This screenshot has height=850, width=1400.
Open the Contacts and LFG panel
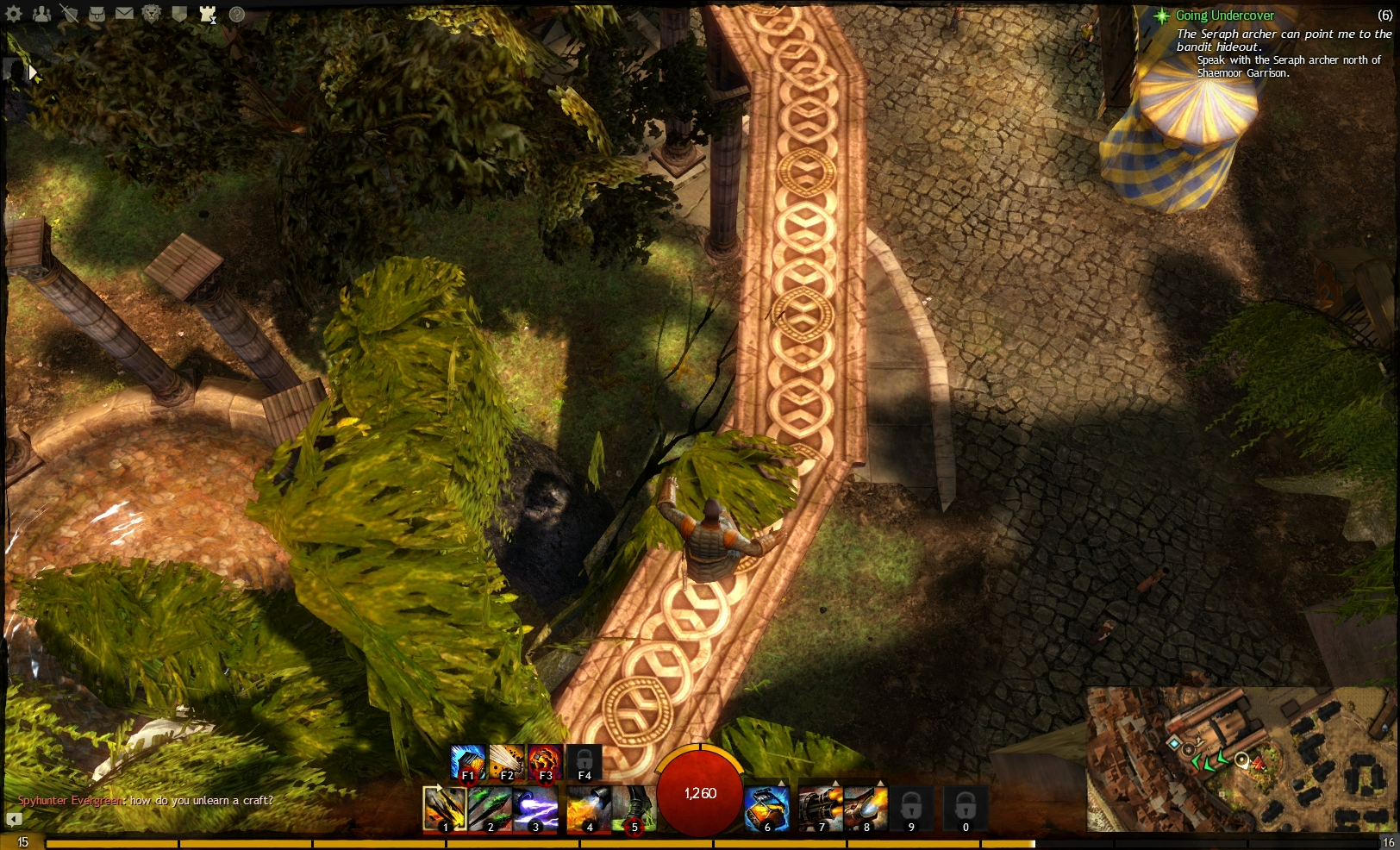click(x=41, y=13)
